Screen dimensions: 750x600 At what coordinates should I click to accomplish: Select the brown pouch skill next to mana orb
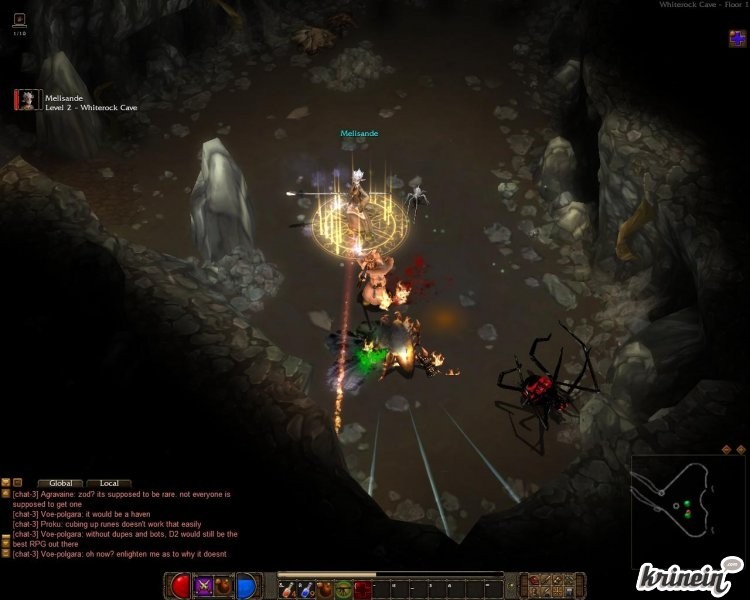223,586
